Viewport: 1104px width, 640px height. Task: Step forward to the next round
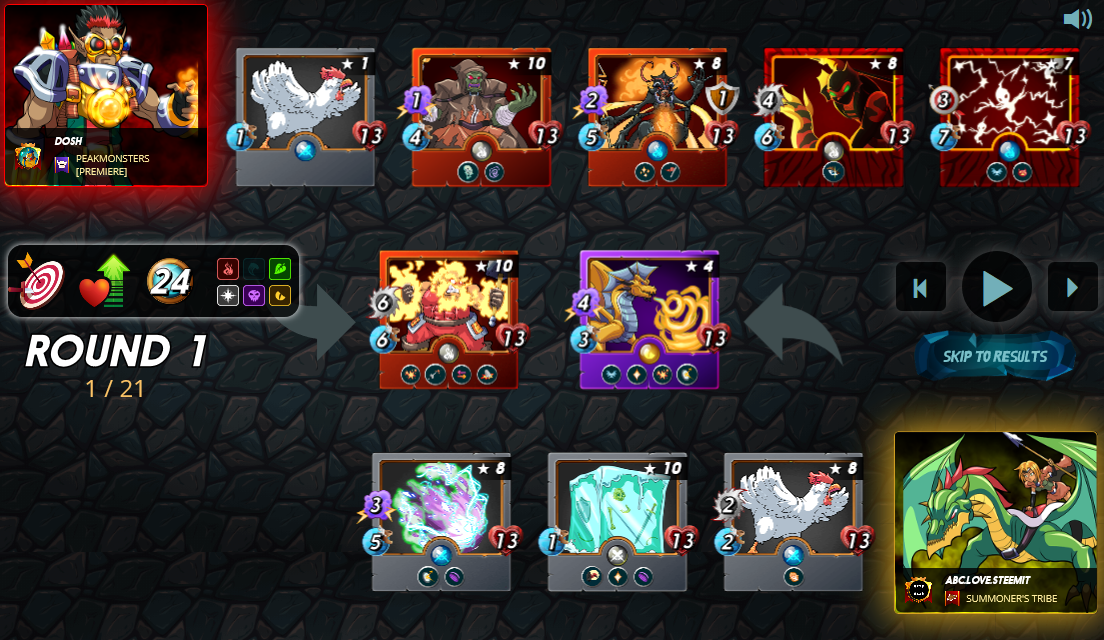click(1072, 288)
